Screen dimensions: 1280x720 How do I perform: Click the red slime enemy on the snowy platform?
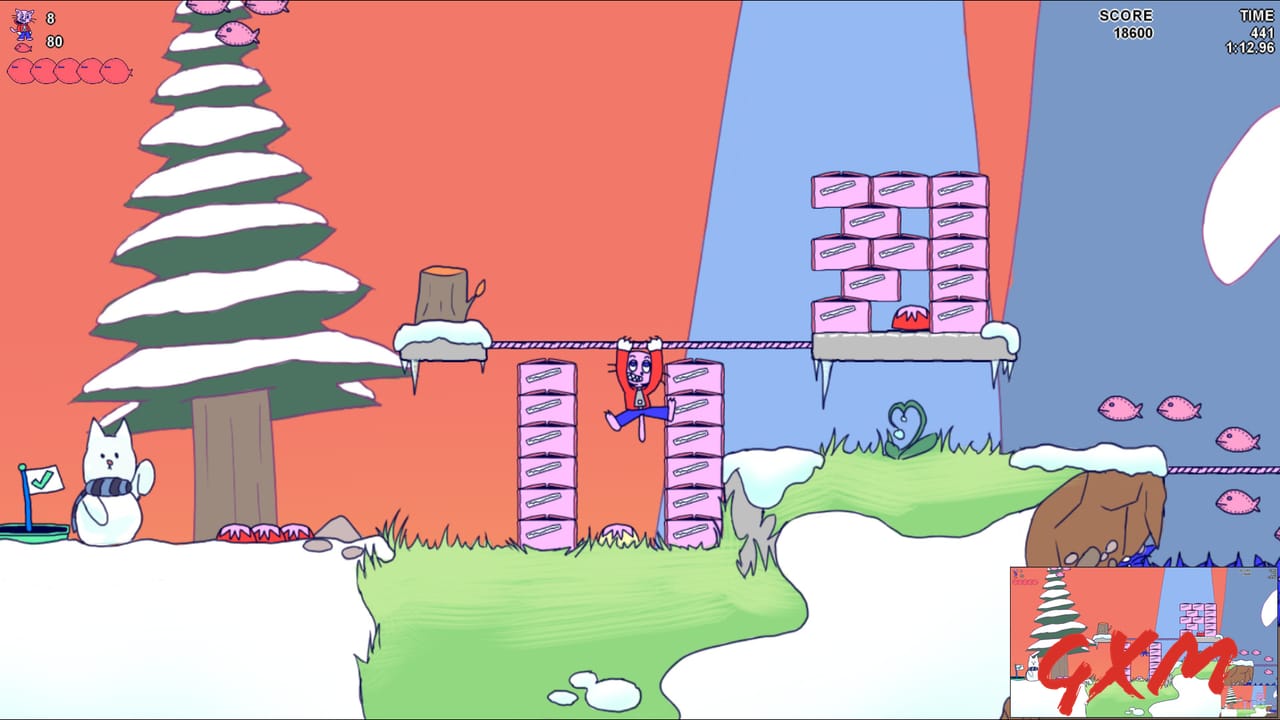click(908, 318)
